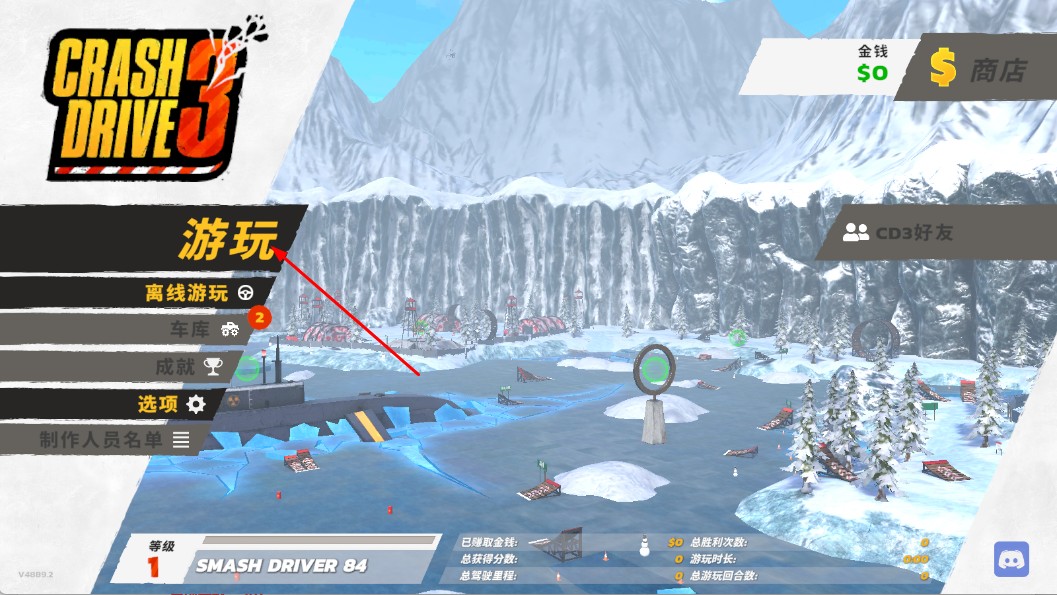Select the Smash Driver 84 player profile
This screenshot has width=1057, height=595.
(281, 565)
